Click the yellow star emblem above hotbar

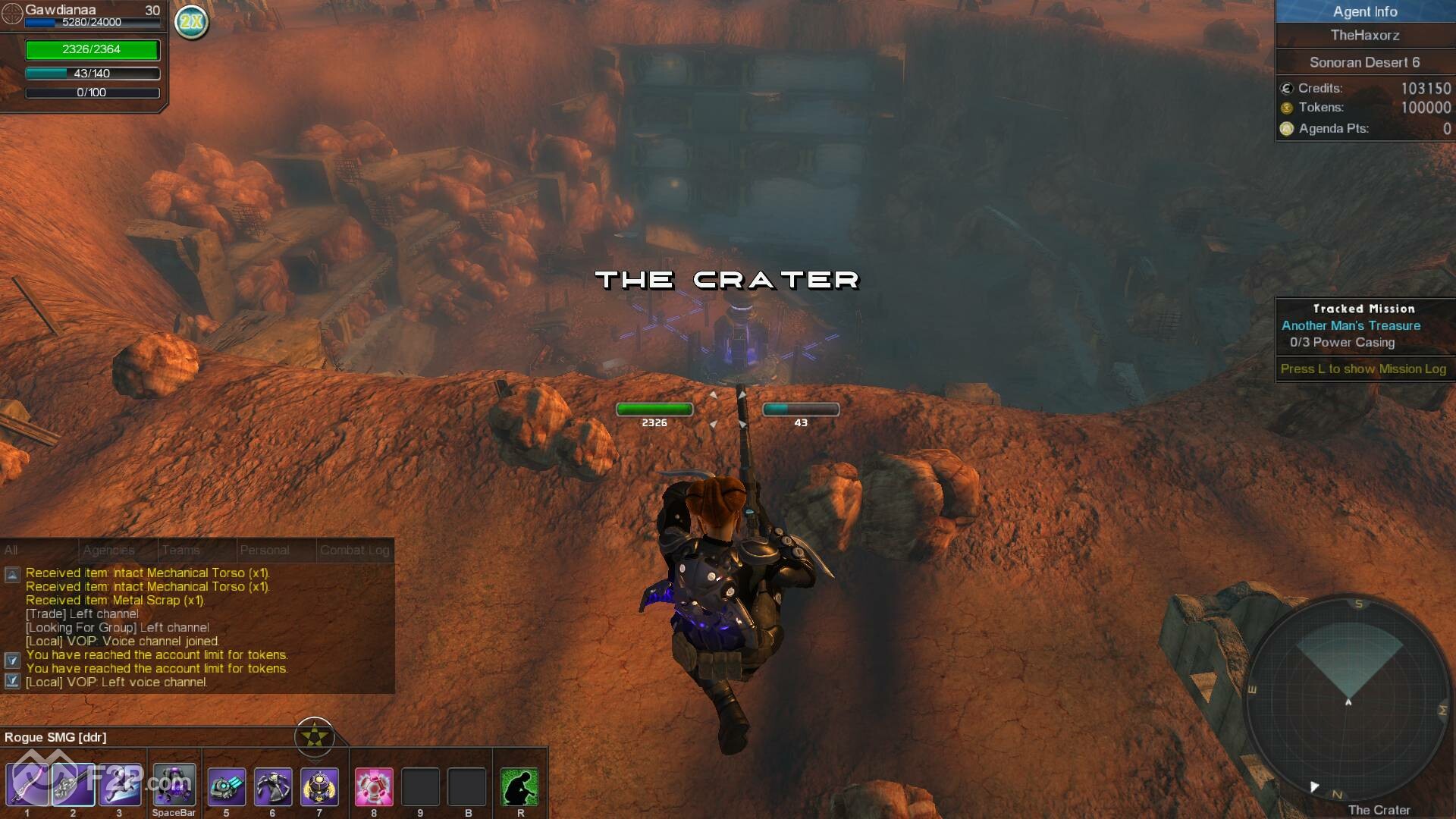[314, 736]
